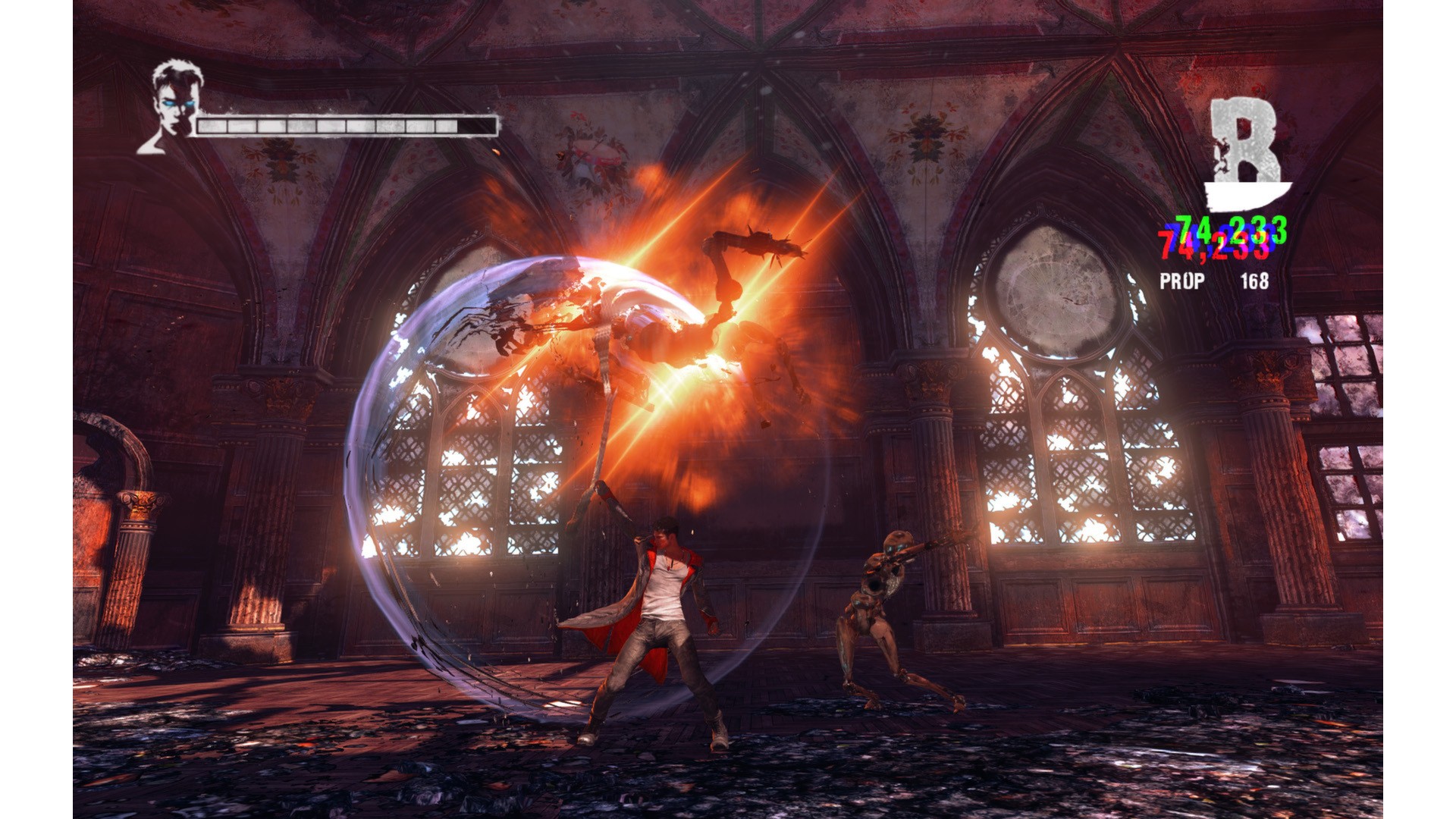Click Dante's portrait icon
This screenshot has width=1456, height=819.
(171, 105)
